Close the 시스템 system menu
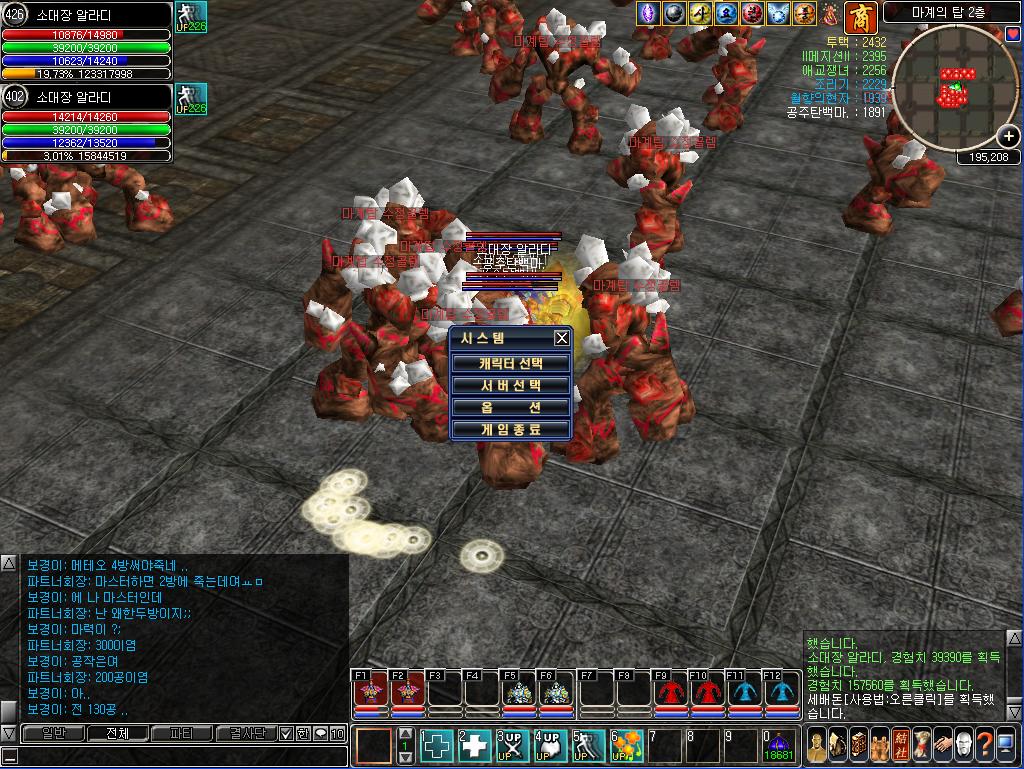Image resolution: width=1024 pixels, height=769 pixels. coord(562,338)
